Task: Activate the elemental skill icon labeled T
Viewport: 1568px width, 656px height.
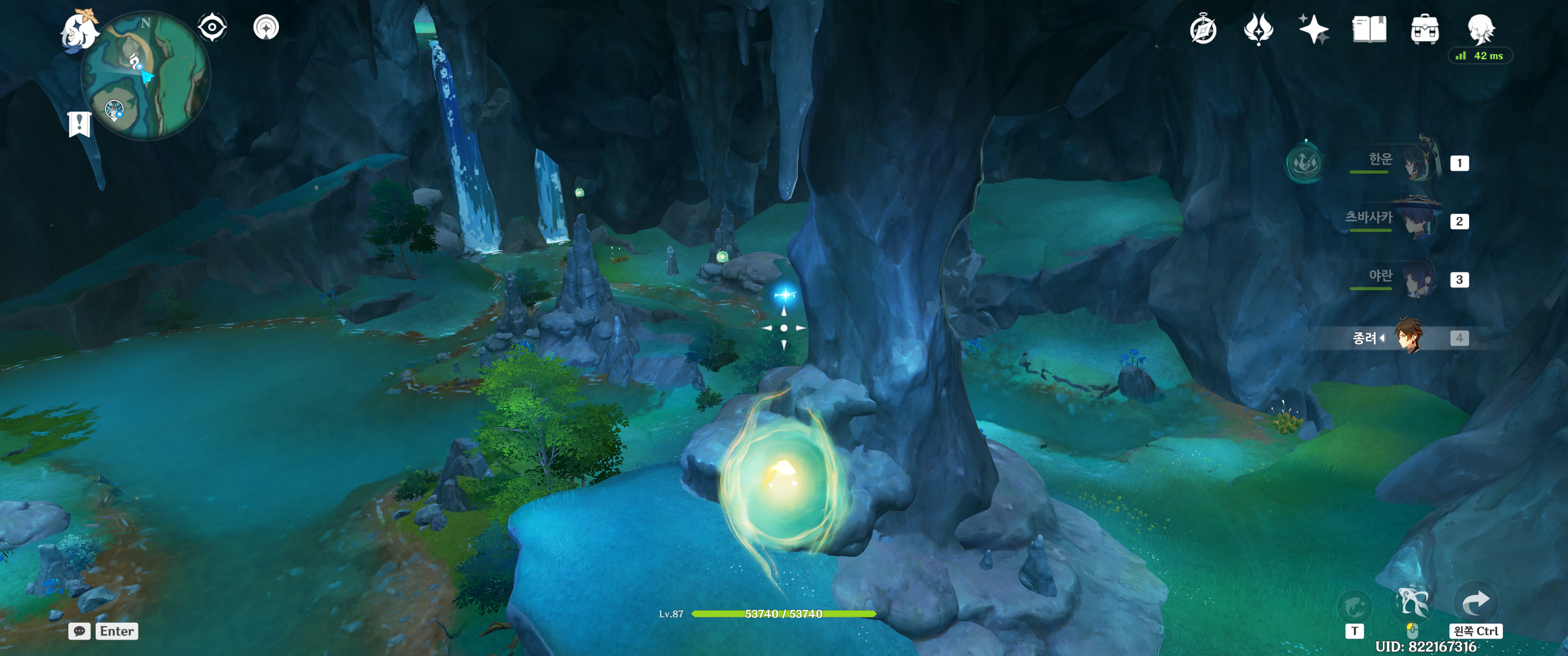Action: 1354,606
